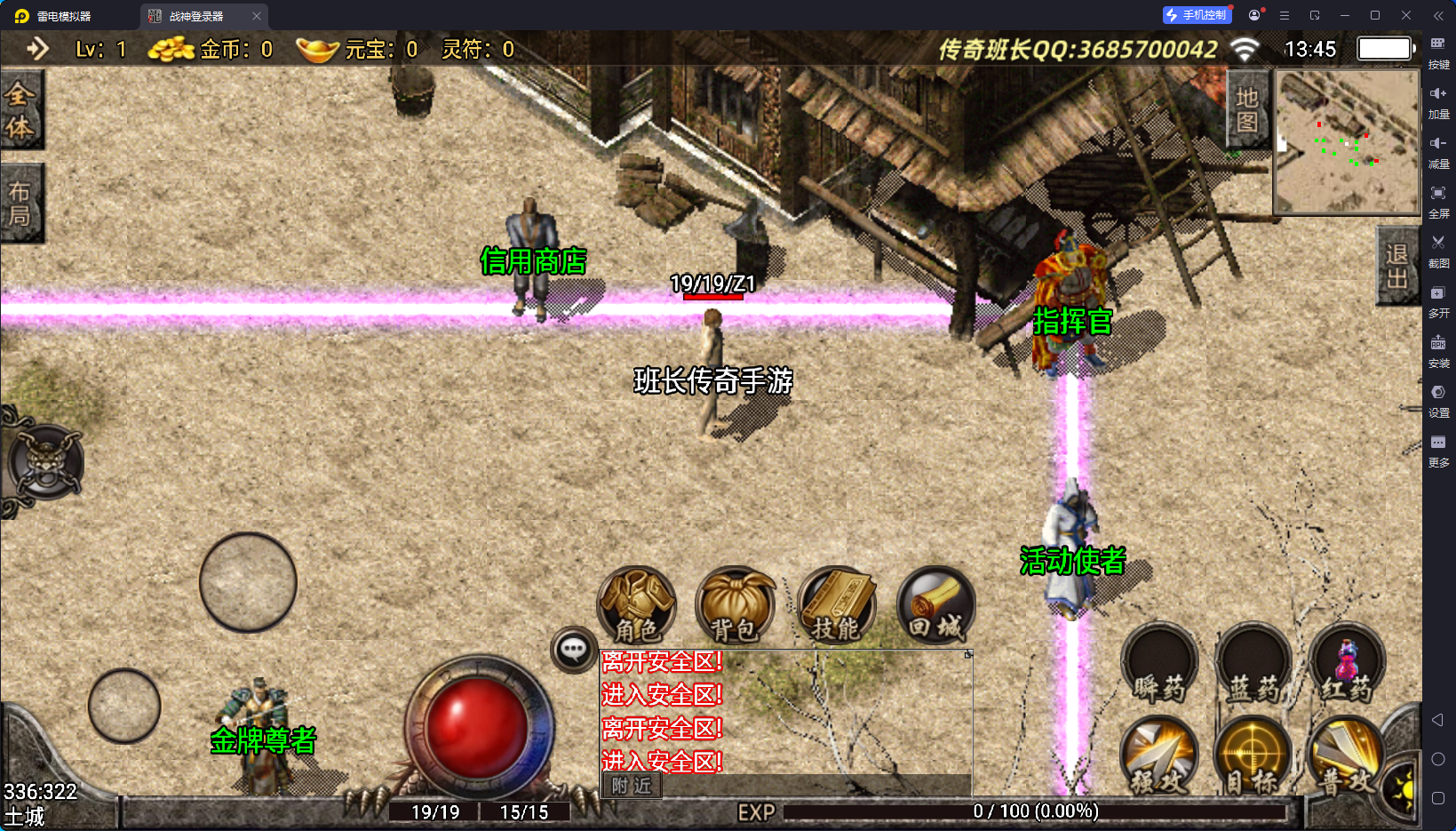The height and width of the screenshot is (831, 1456).
Task: Open the 背包 backpack
Action: tap(735, 604)
